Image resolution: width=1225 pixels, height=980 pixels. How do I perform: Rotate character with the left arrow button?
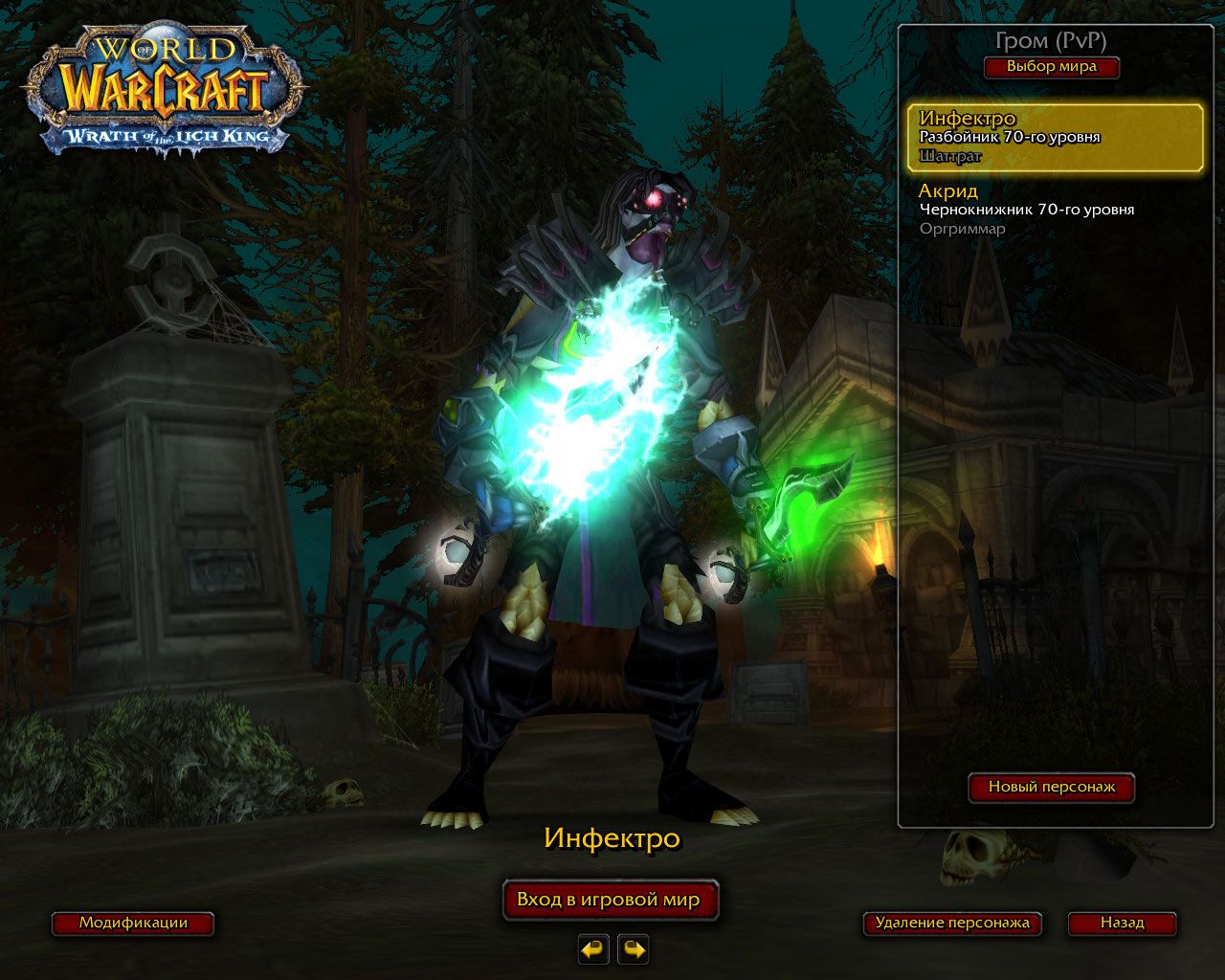(x=593, y=949)
